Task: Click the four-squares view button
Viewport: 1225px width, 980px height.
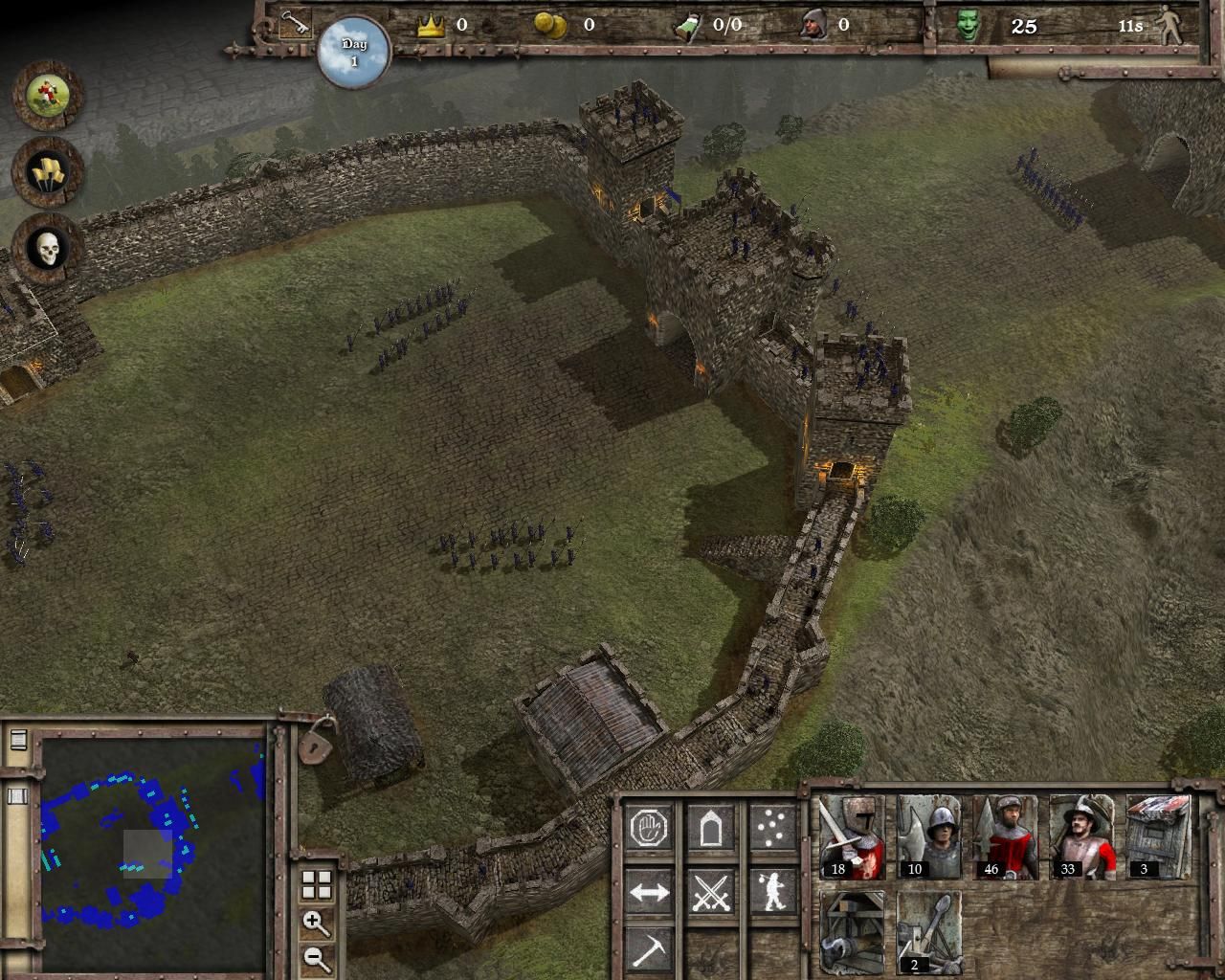Action: point(316,885)
